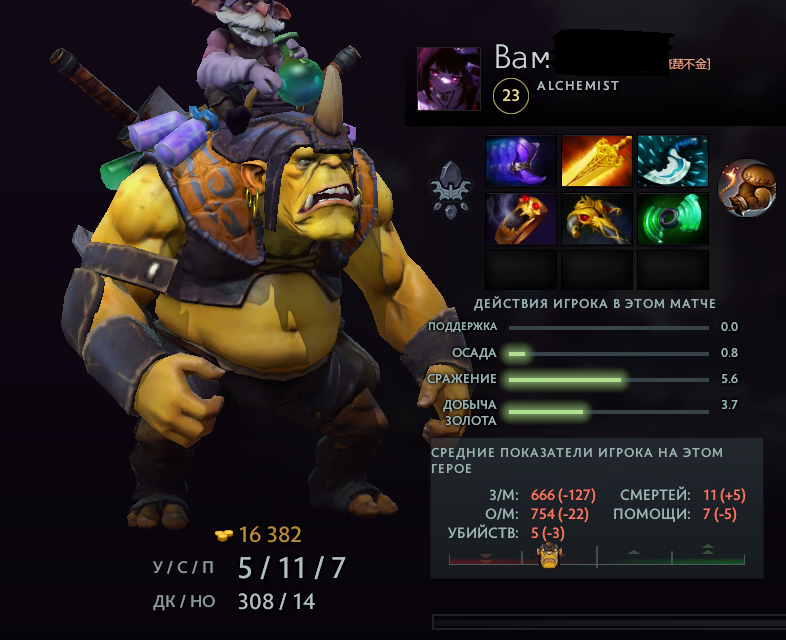This screenshot has height=640, width=786.
Task: Click the grey crest emblem beside the items
Action: tap(449, 189)
